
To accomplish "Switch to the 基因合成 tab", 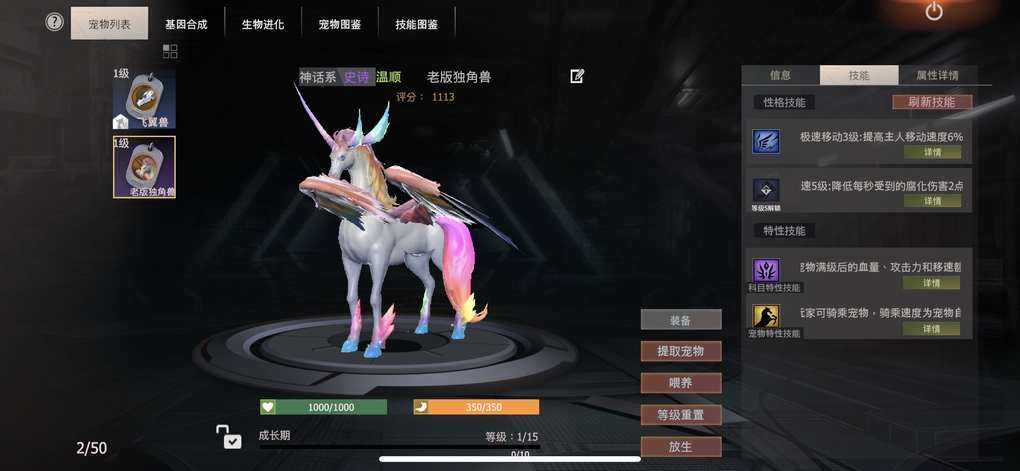I will click(x=186, y=24).
